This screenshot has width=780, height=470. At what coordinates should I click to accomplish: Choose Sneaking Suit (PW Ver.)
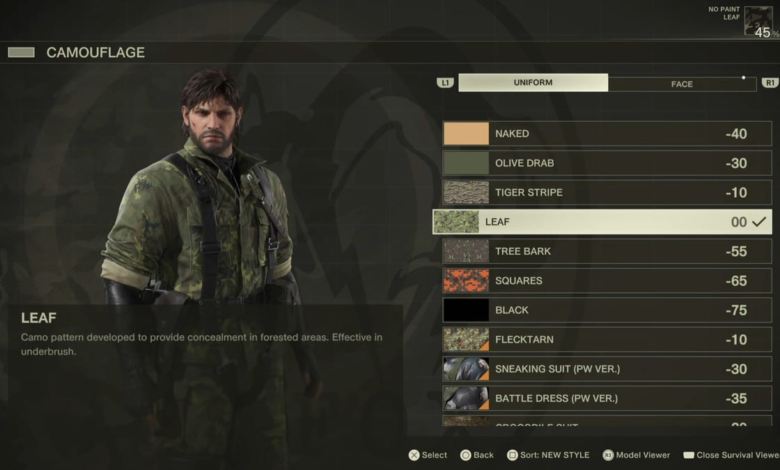pos(607,369)
